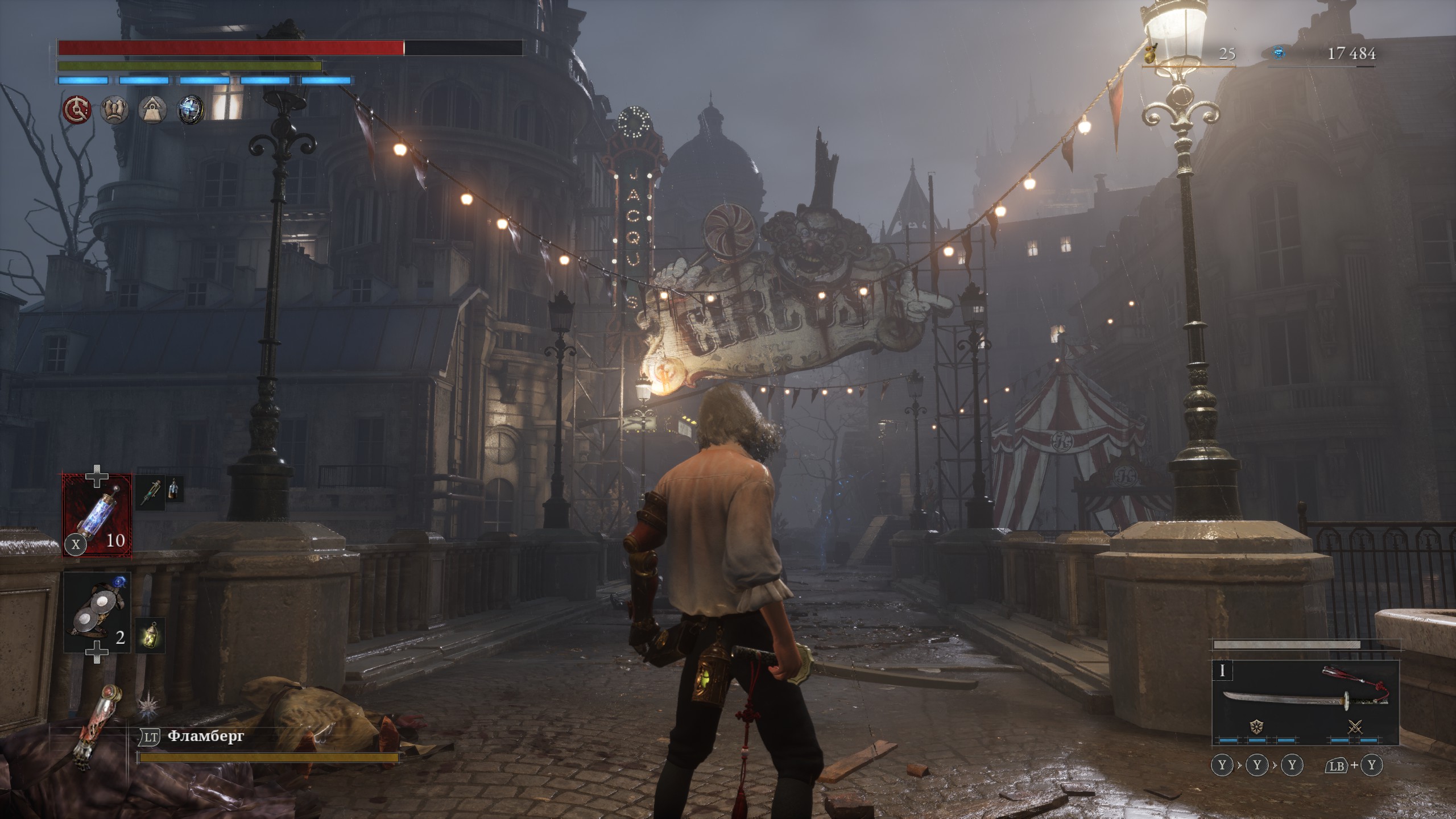The image size is (1456, 819).
Task: Select the Pulse Cell healing item slot
Action: pos(97,515)
